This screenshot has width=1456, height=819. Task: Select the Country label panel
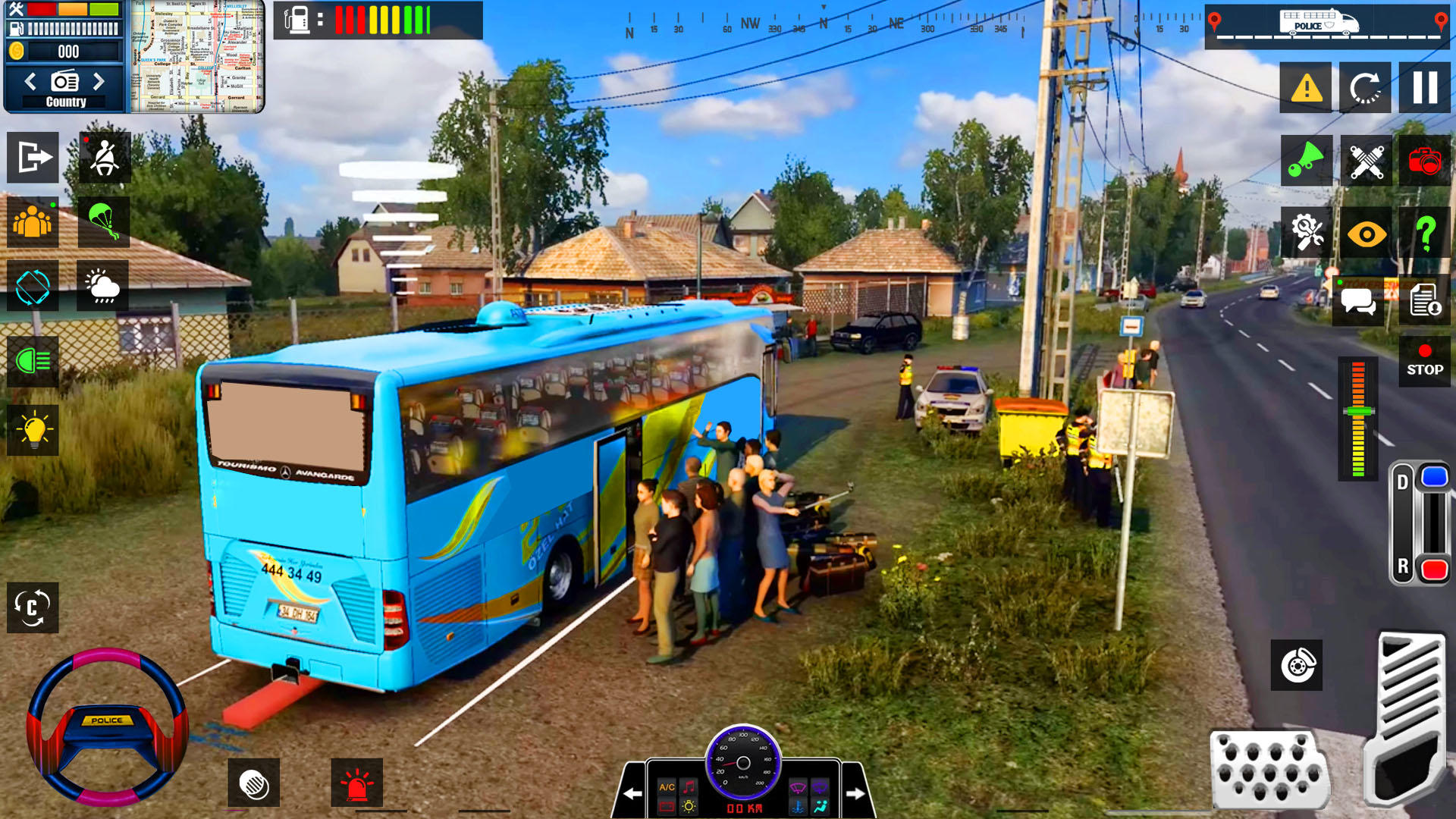[x=64, y=100]
